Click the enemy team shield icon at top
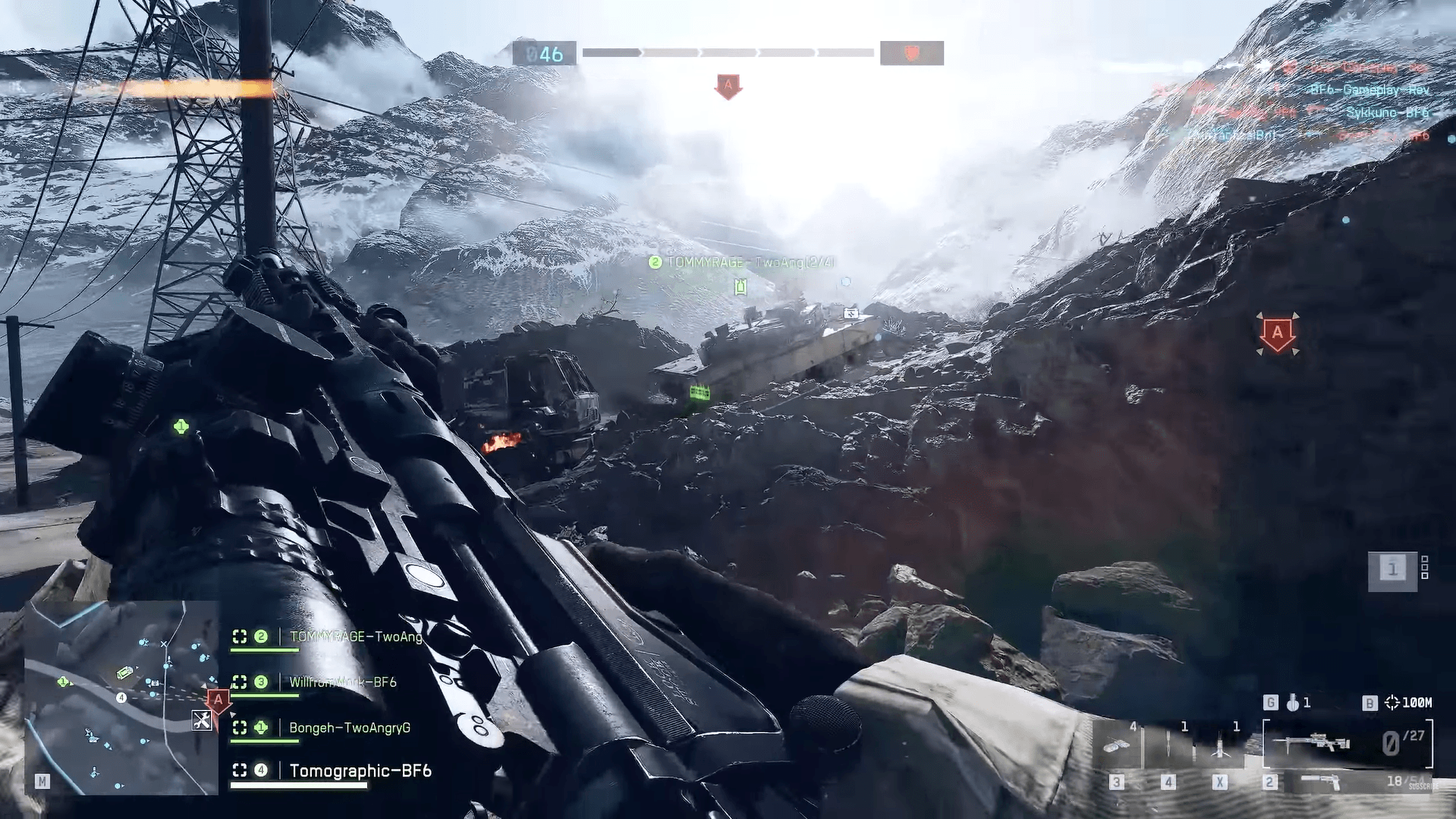The image size is (1456, 819). 911,53
